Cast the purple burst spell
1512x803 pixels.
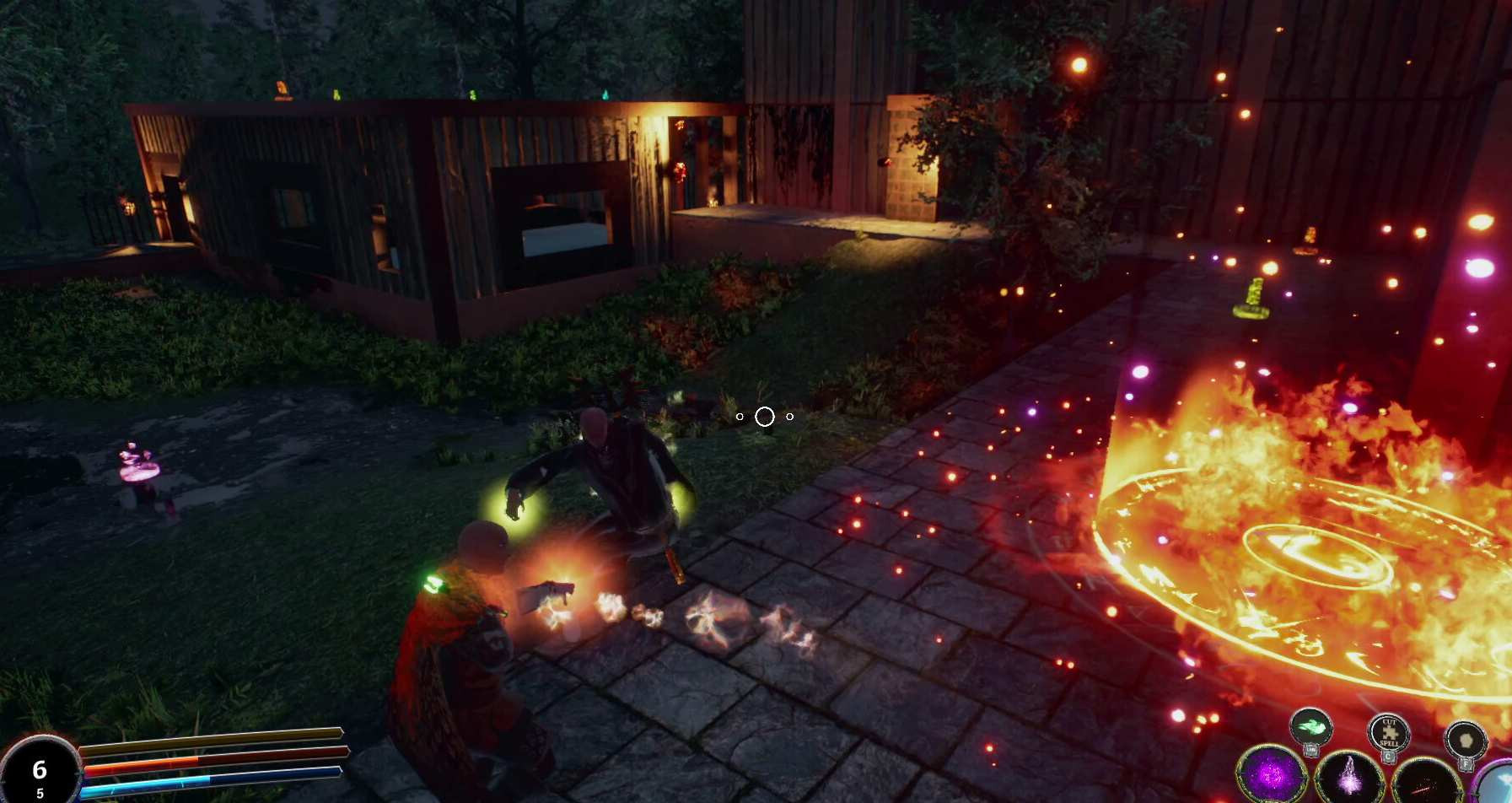pyautogui.click(x=1272, y=775)
